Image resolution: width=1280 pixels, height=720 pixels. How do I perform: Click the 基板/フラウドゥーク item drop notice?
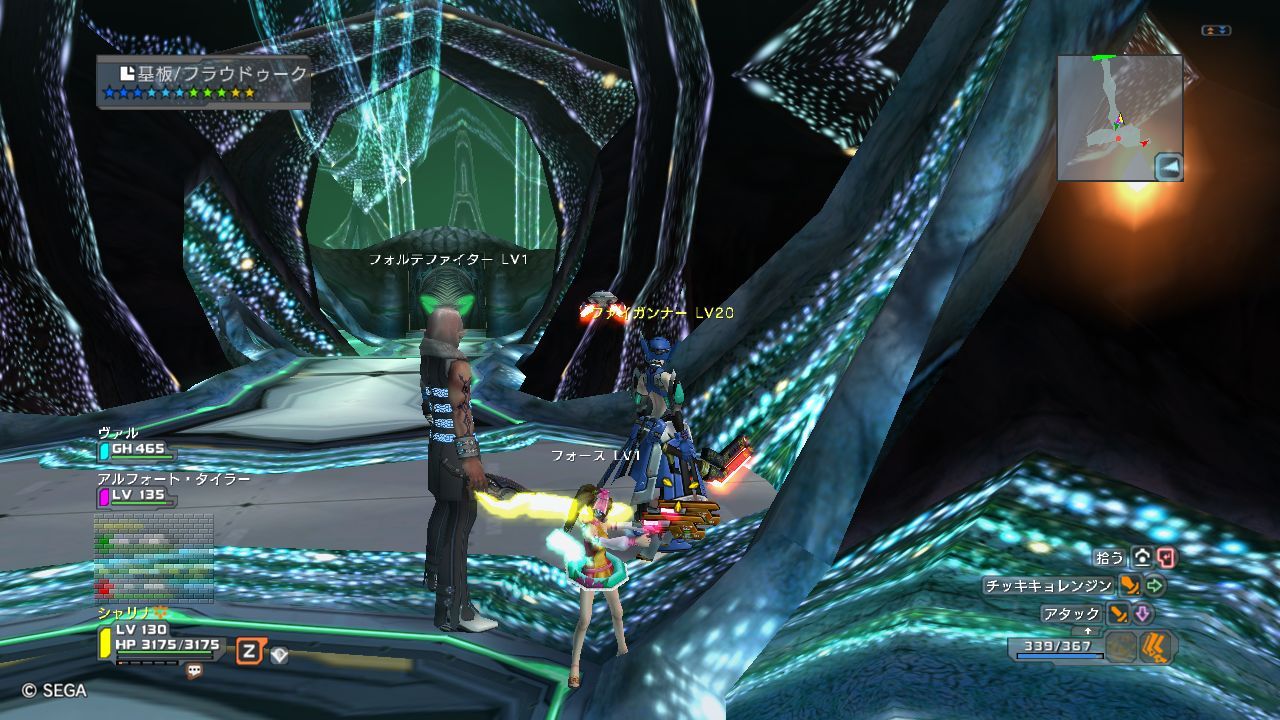coord(204,81)
